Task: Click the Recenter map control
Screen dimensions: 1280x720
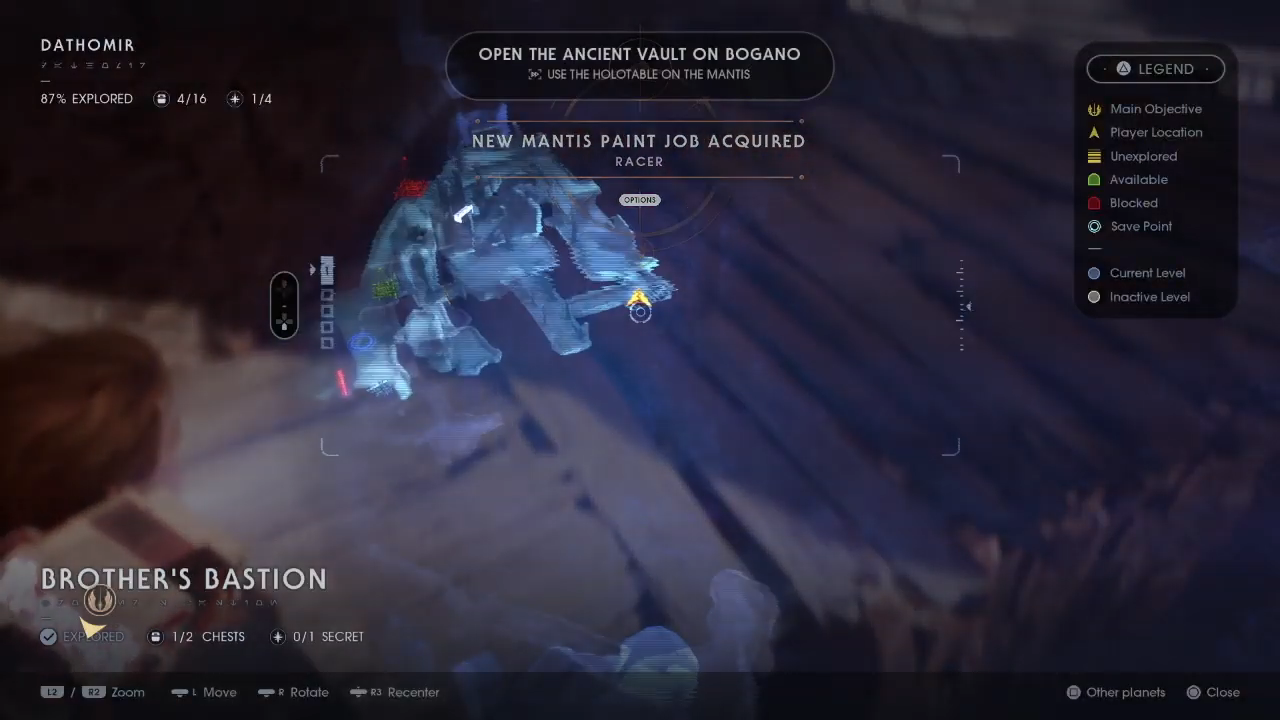Action: [x=395, y=692]
